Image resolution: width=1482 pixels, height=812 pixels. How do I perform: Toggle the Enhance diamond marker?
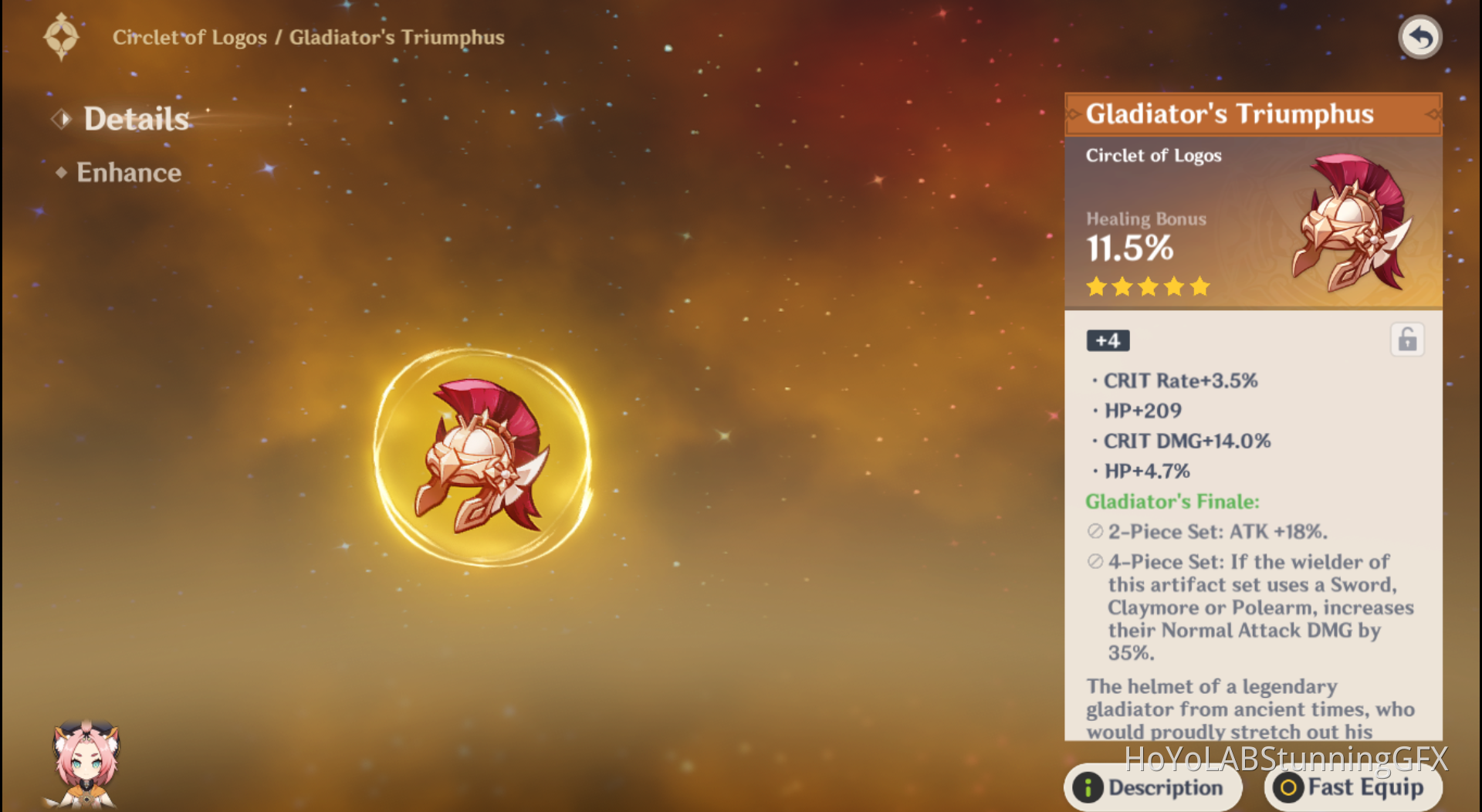click(61, 173)
